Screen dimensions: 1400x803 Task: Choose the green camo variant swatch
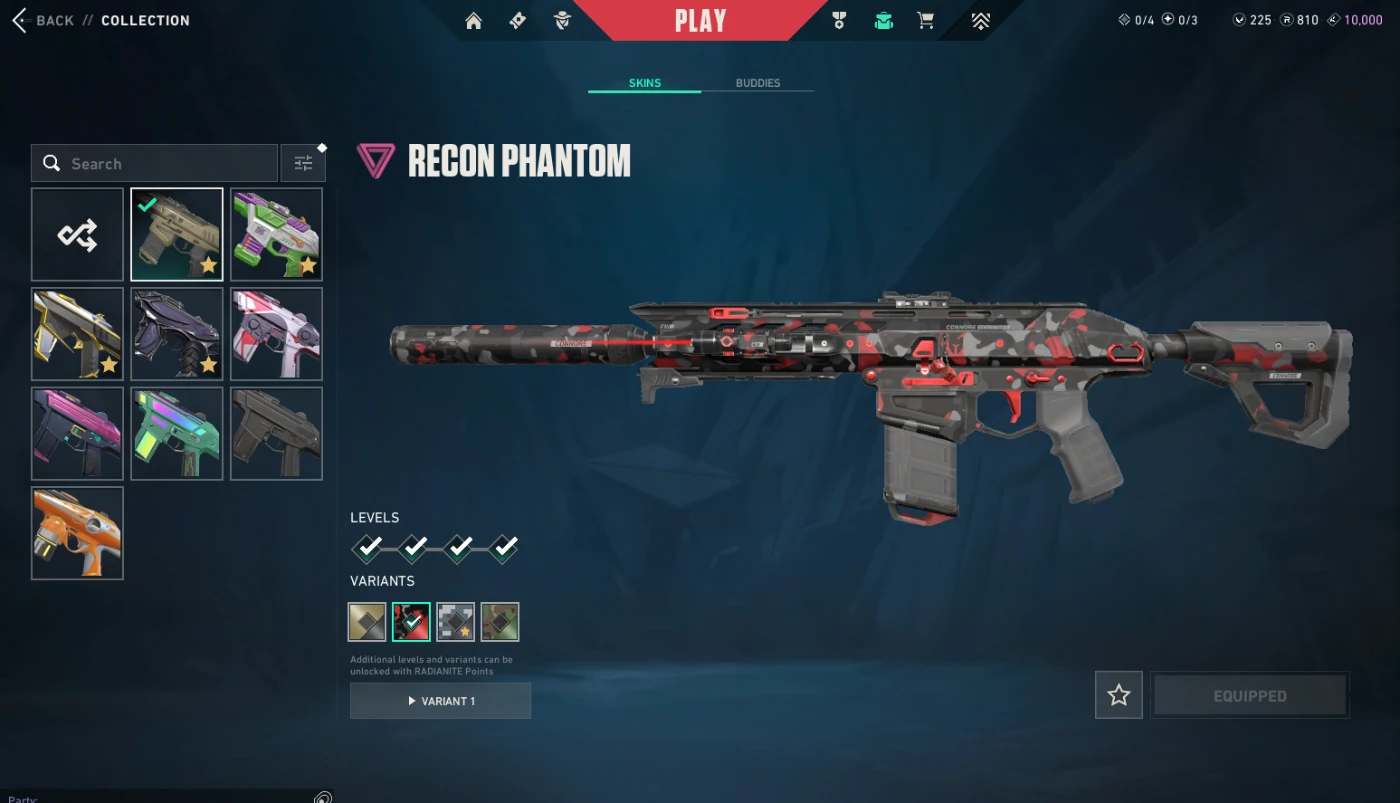[500, 622]
